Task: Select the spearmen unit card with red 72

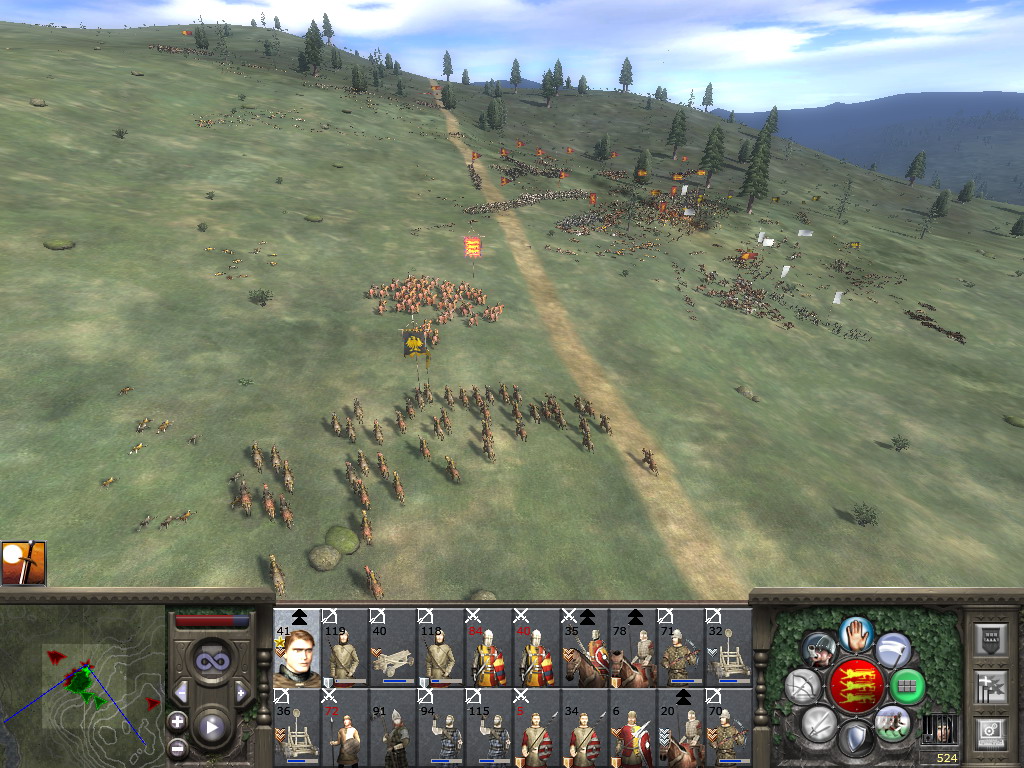Action: 345,728
